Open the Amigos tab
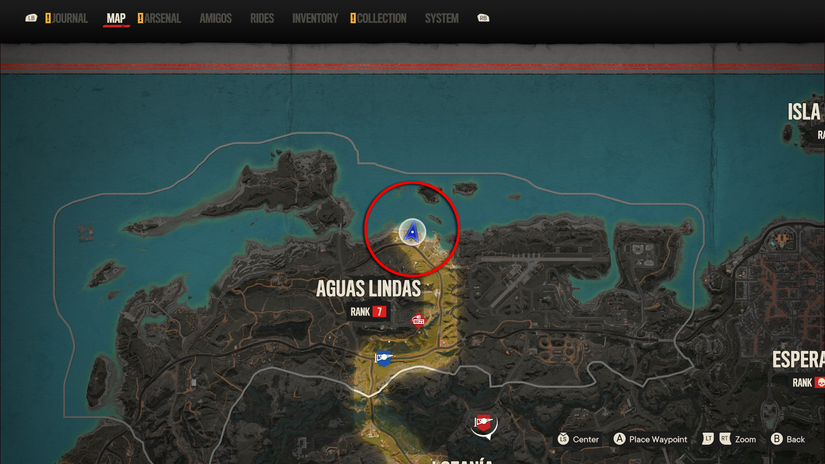Viewport: 825px width, 464px height. 215,18
